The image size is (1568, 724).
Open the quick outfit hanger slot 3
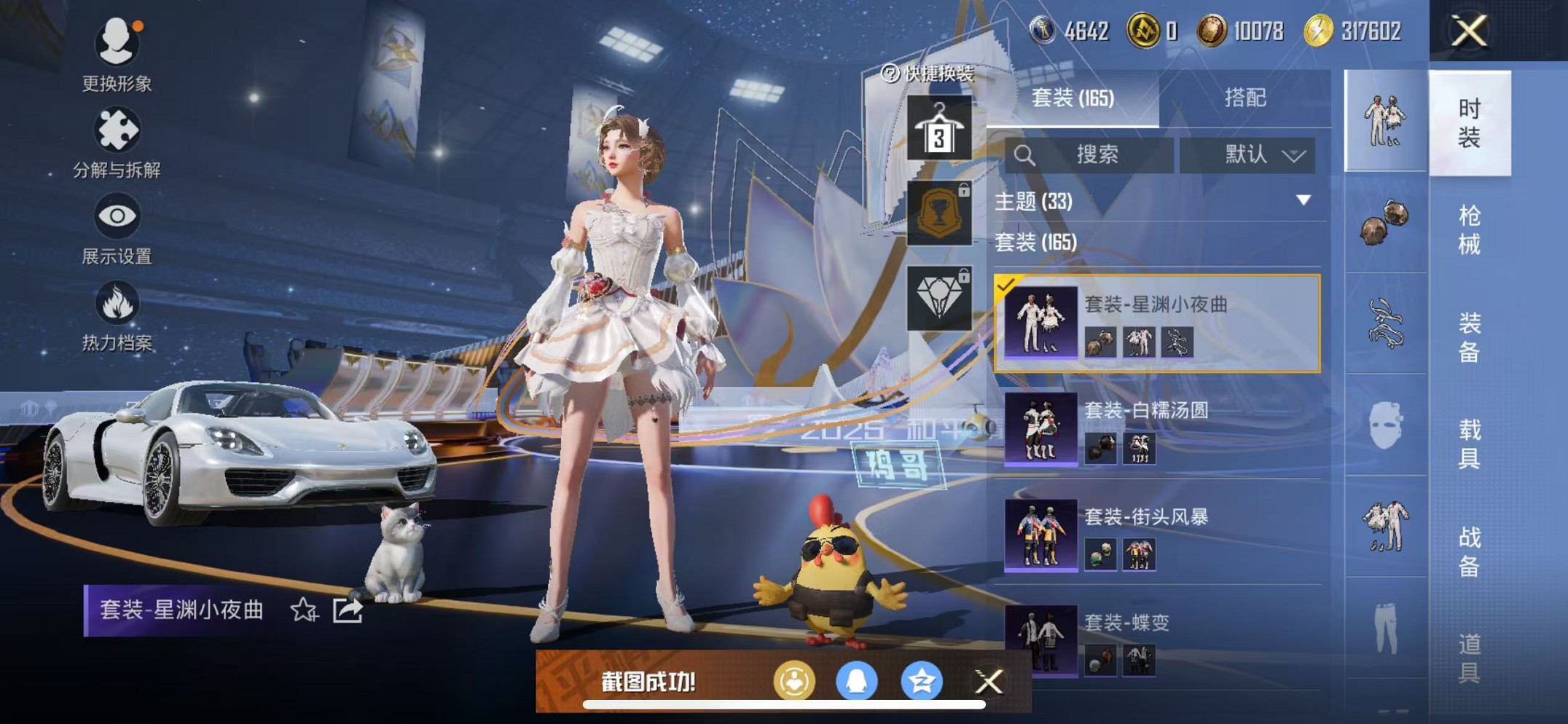coord(938,127)
